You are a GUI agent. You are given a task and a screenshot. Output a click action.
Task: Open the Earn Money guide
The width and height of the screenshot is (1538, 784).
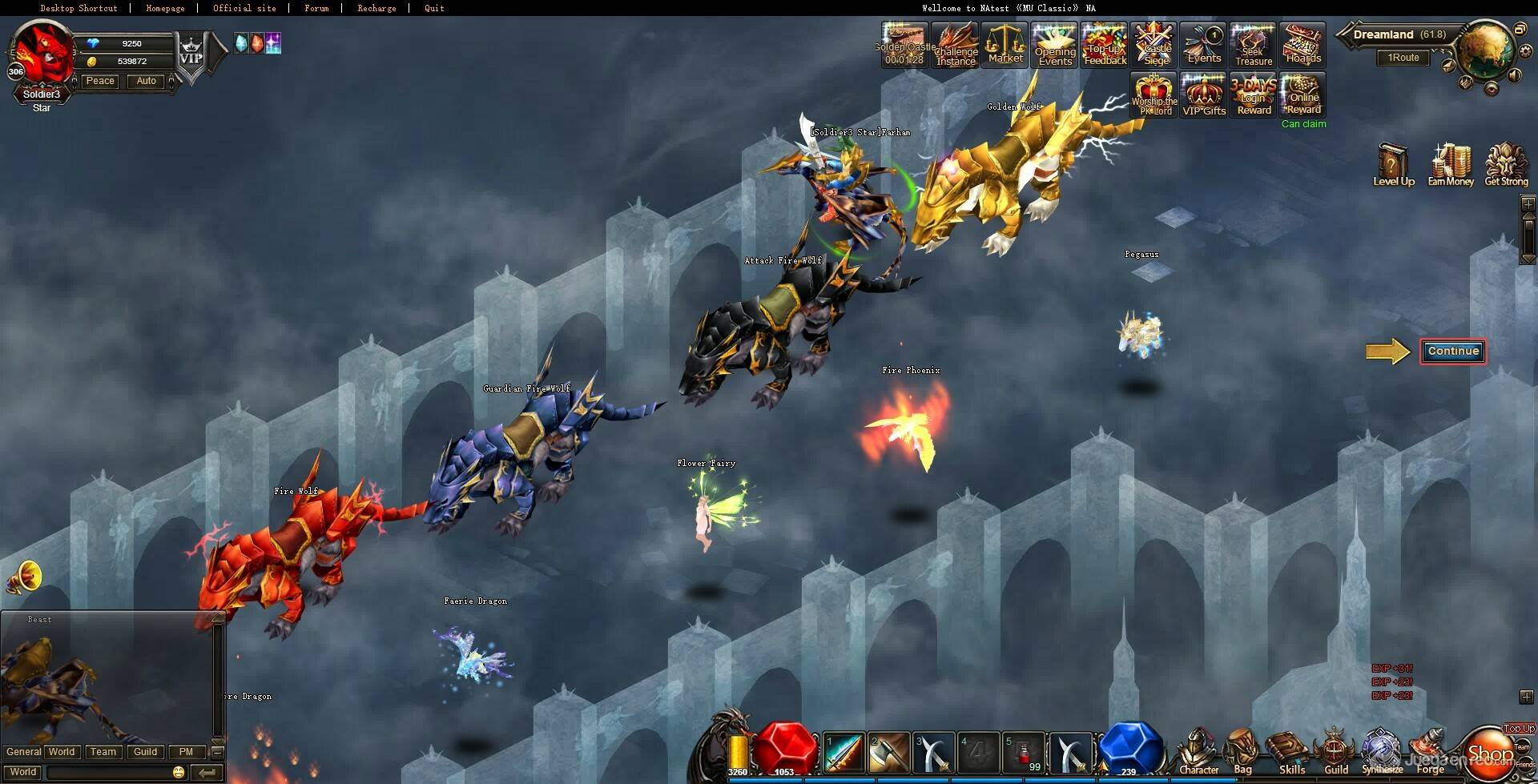(1451, 164)
